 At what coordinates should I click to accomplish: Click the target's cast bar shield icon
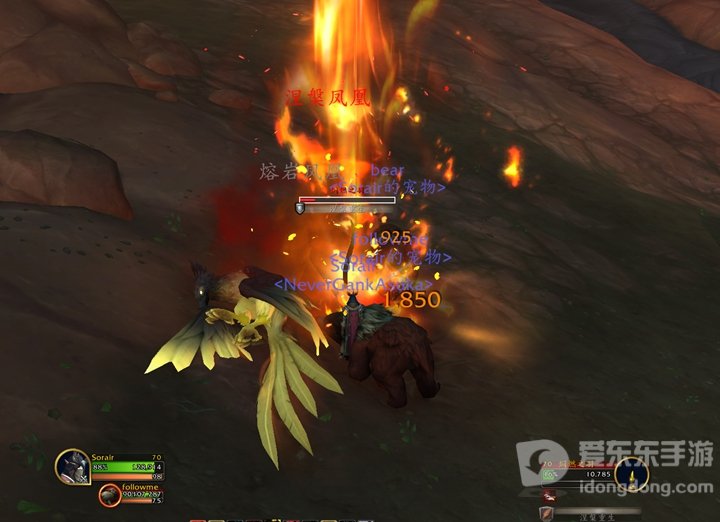tap(547, 513)
